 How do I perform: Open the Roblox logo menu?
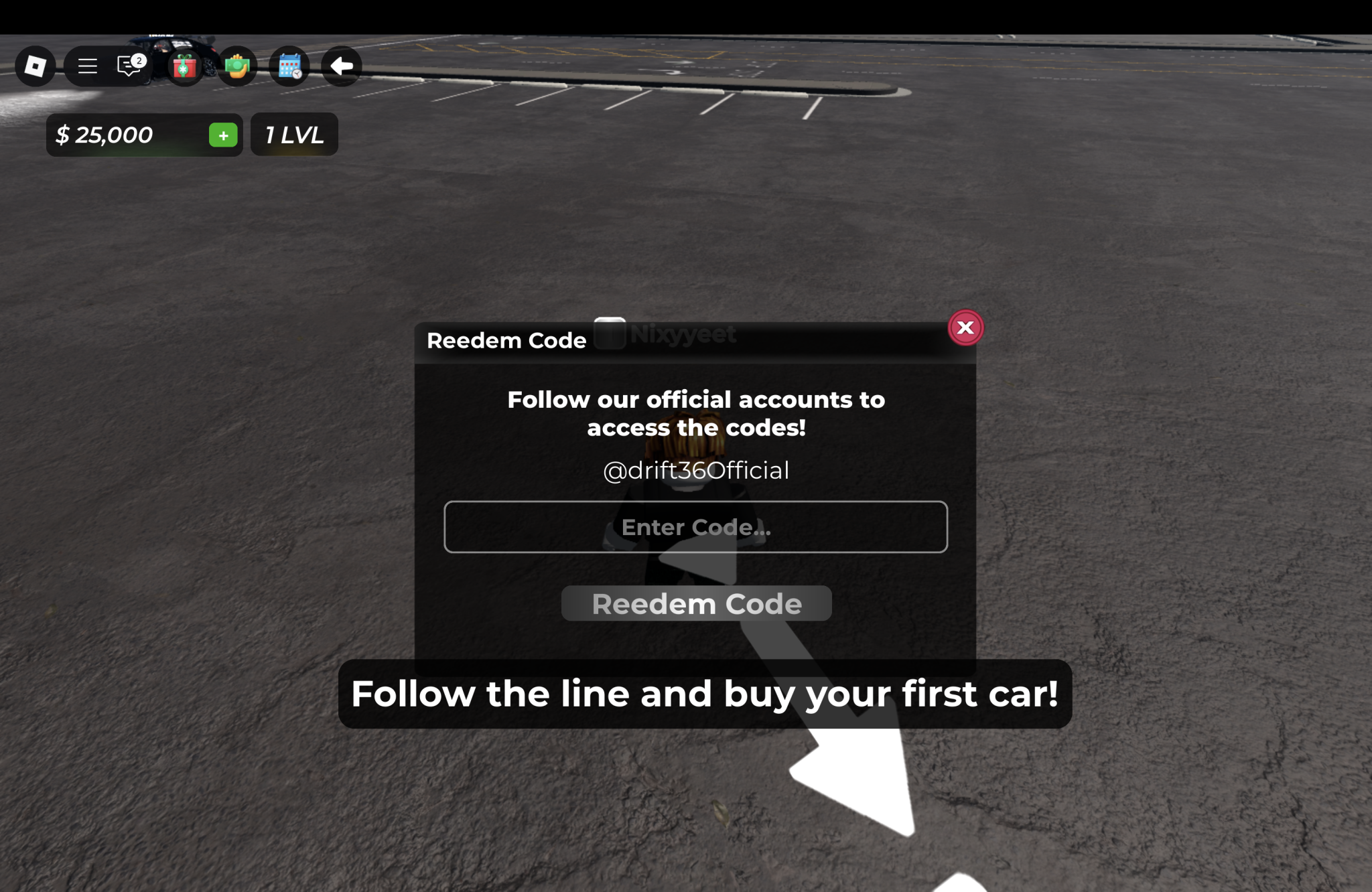(x=35, y=66)
